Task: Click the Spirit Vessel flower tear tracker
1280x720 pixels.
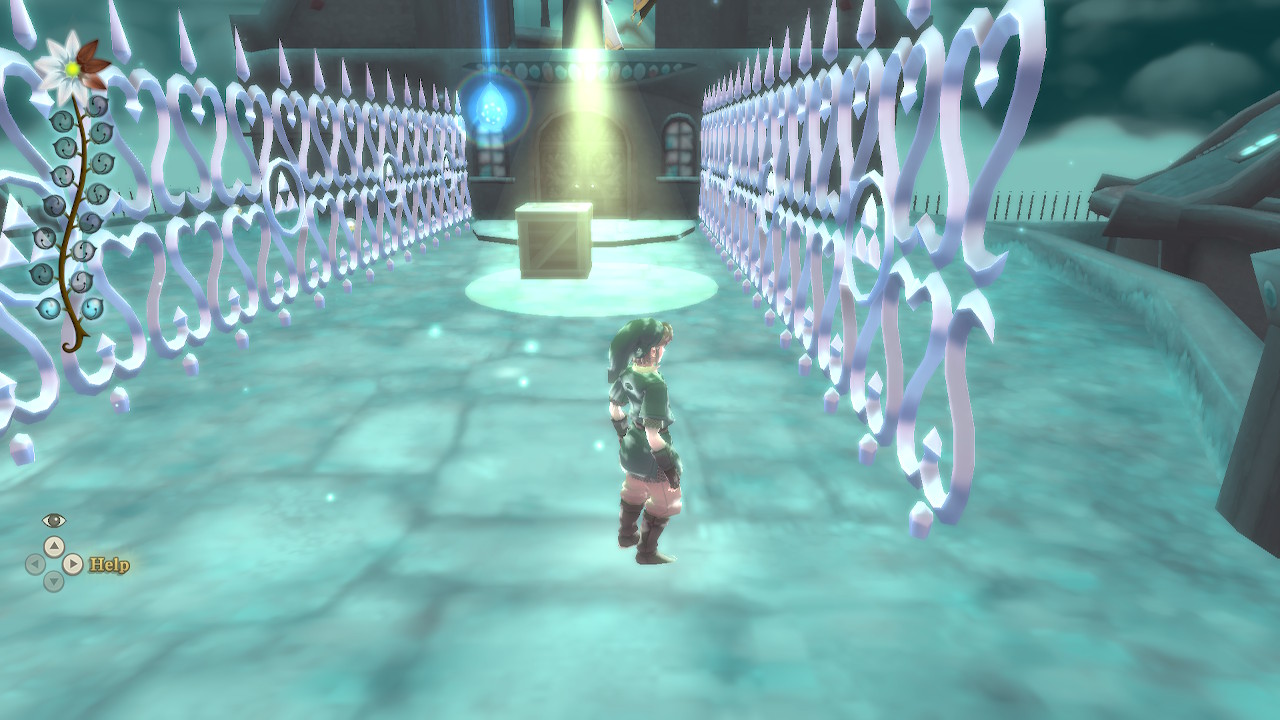Action: 71,190
